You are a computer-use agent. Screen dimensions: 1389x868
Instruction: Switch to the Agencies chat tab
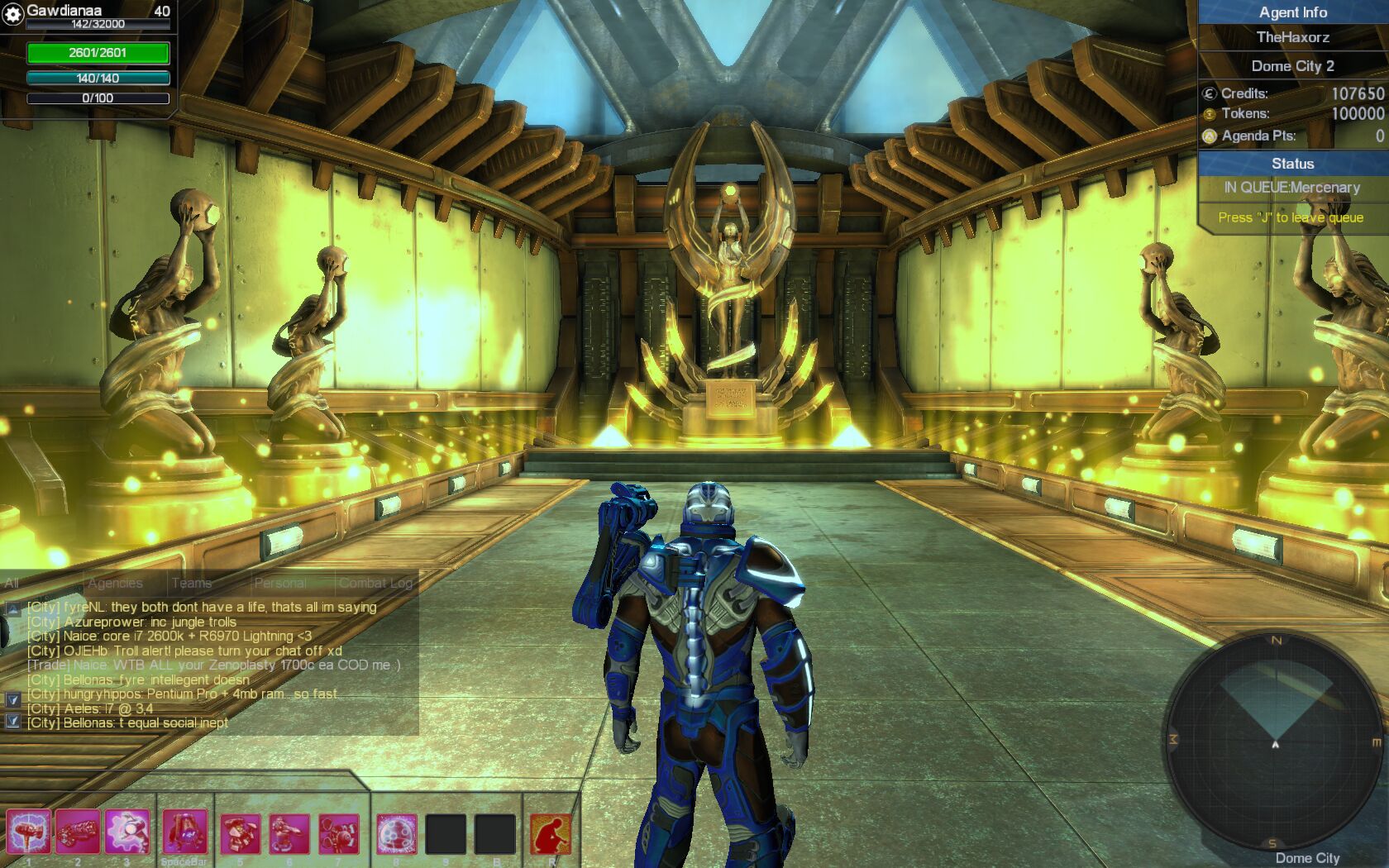(115, 583)
